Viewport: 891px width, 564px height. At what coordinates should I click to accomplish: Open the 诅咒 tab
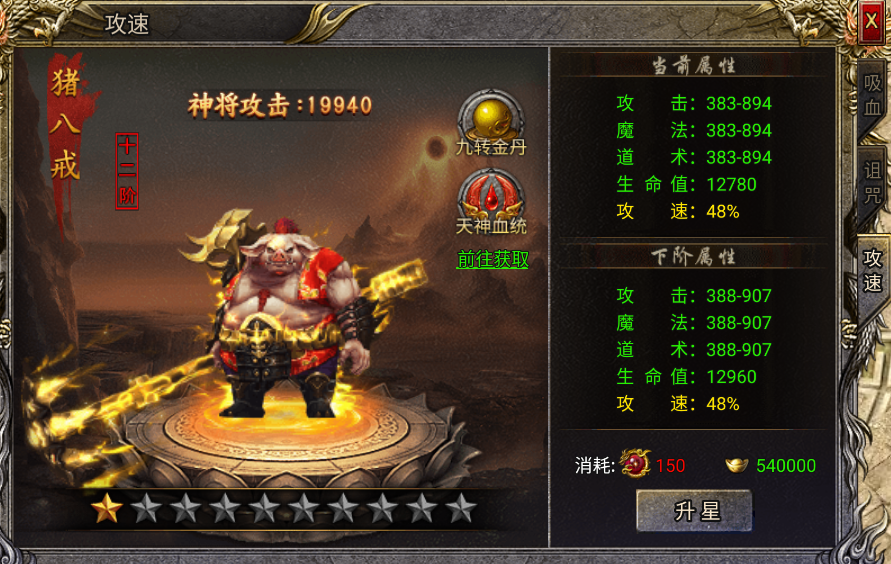click(873, 182)
